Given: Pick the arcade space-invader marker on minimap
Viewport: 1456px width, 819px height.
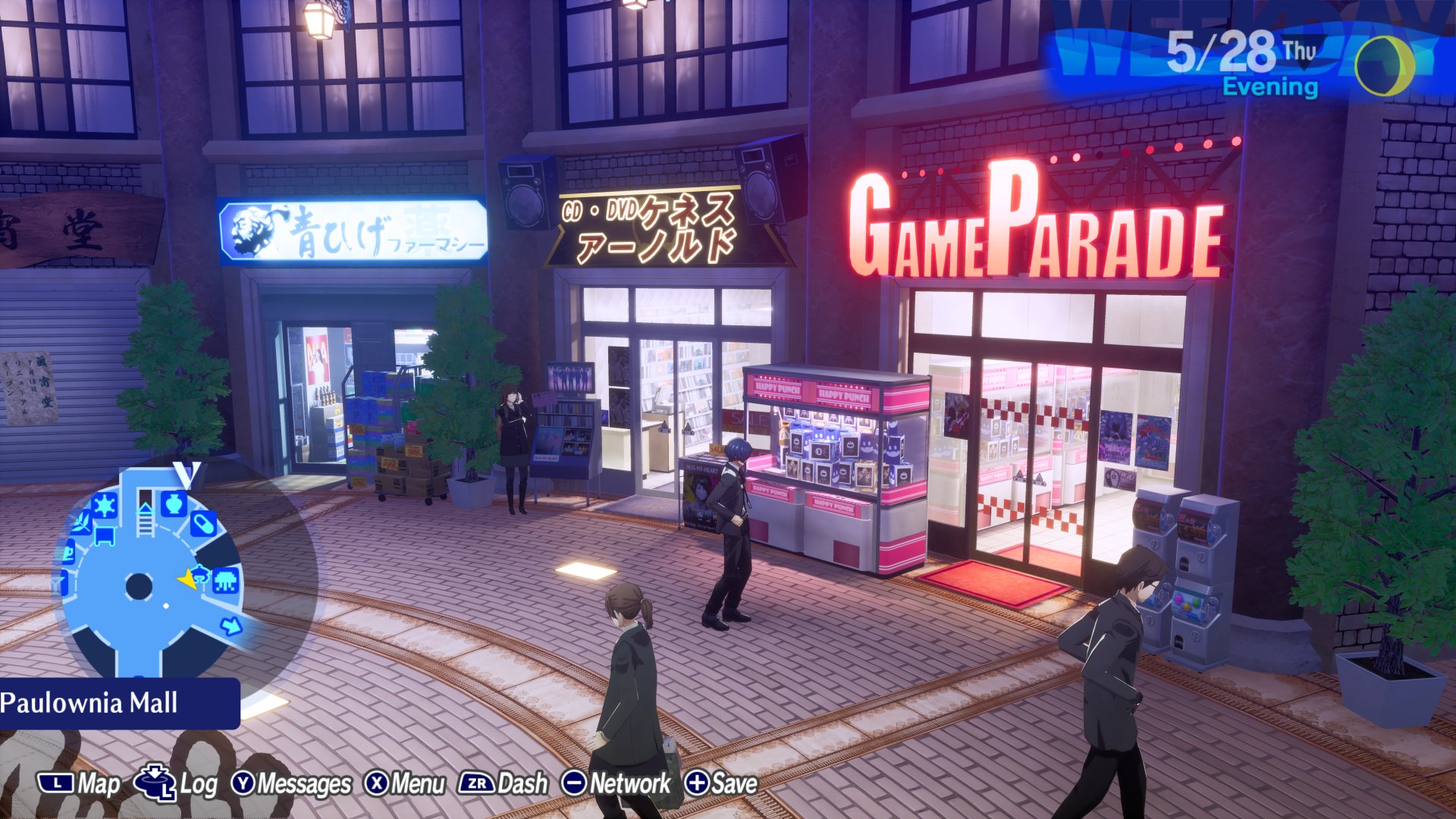Looking at the screenshot, I should (x=226, y=581).
